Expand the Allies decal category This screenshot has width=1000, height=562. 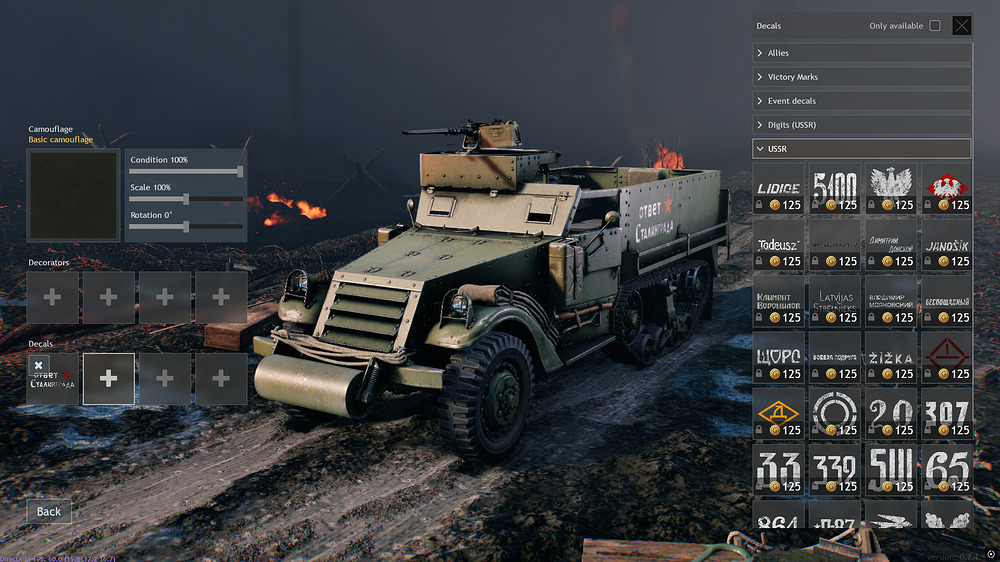click(x=861, y=53)
